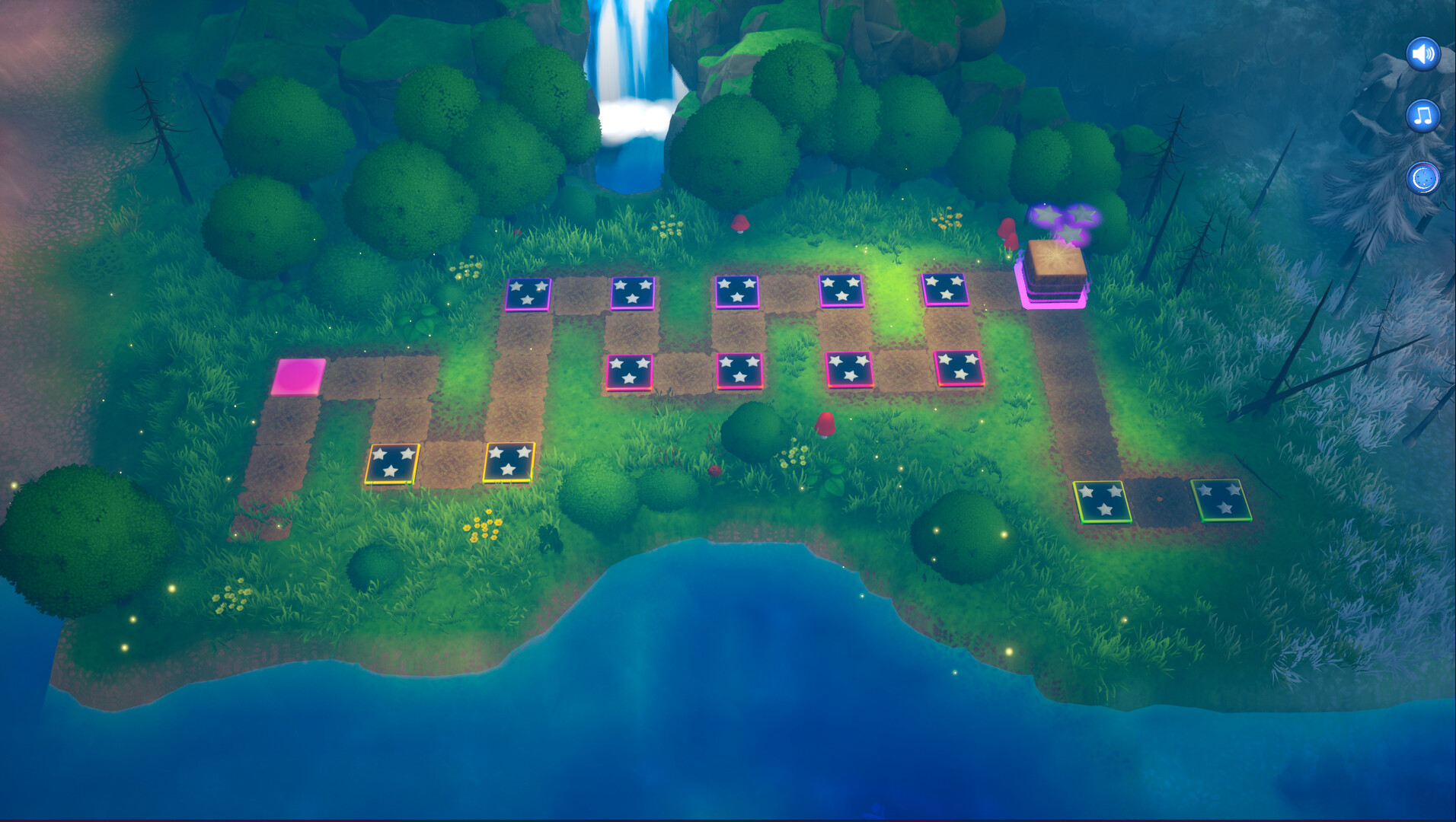
Task: Toggle the music note icon
Action: [1423, 114]
